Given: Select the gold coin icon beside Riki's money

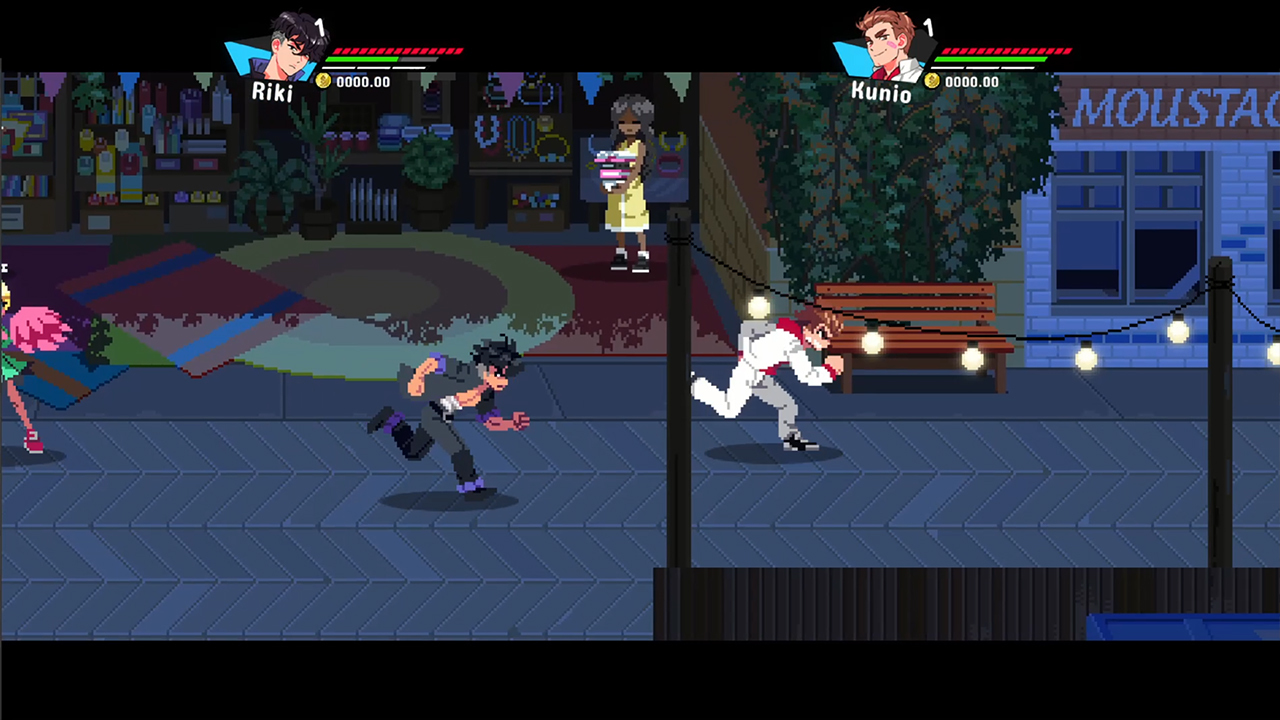Looking at the screenshot, I should pos(323,82).
